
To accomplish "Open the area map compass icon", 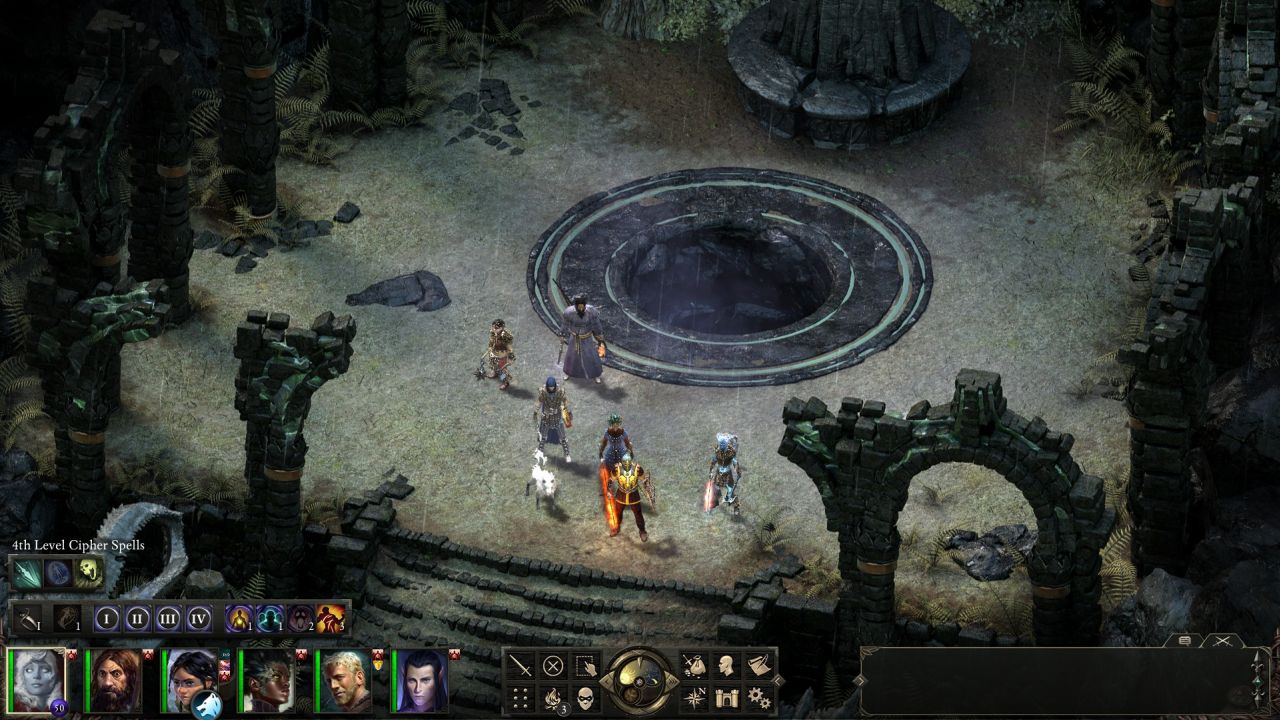I will pos(694,697).
